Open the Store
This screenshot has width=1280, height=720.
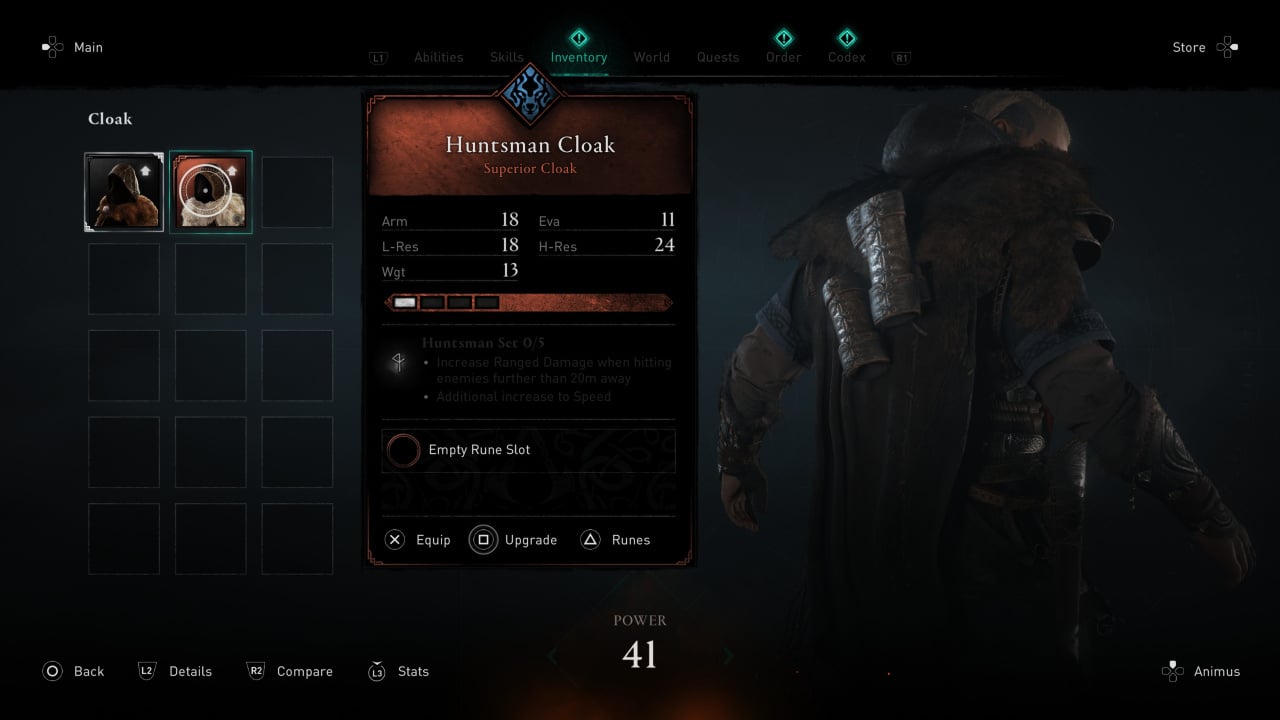pos(1204,47)
